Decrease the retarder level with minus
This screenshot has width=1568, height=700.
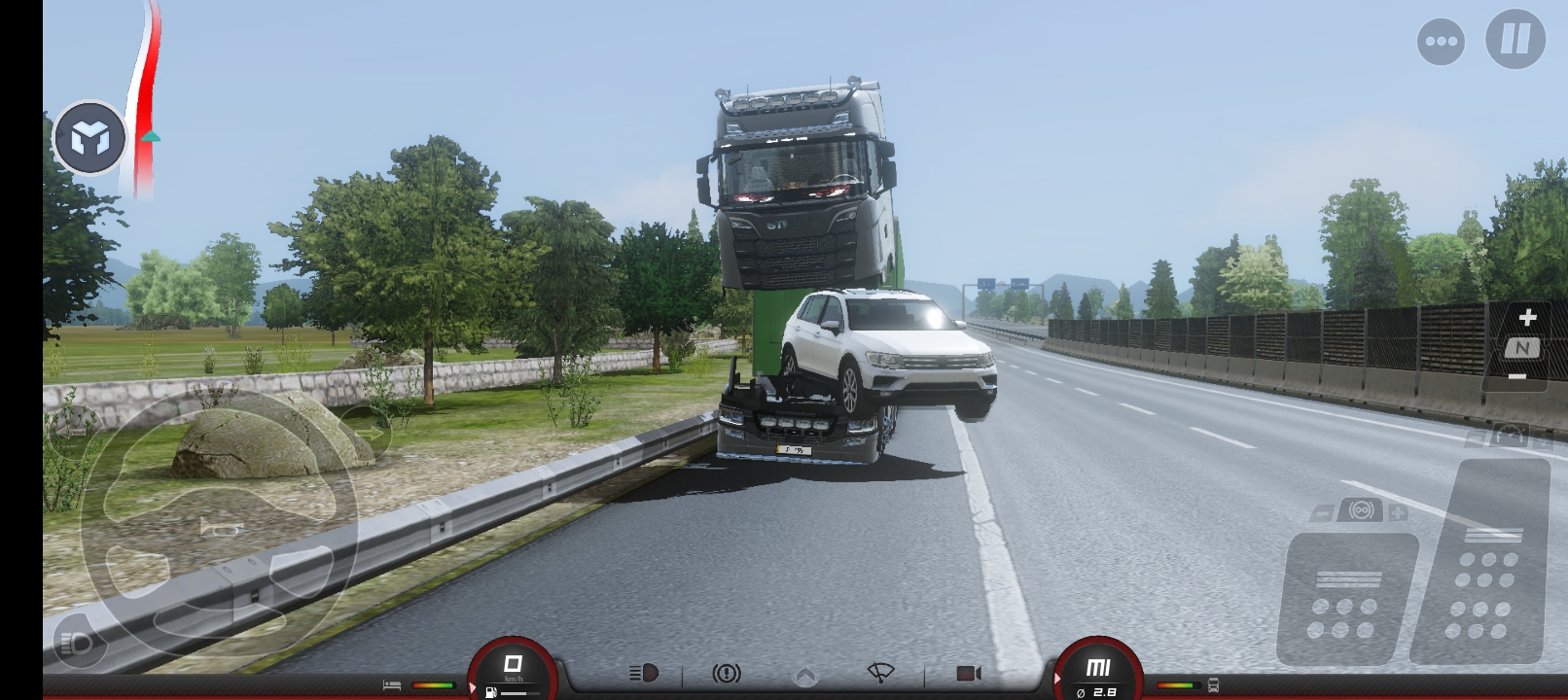1322,512
